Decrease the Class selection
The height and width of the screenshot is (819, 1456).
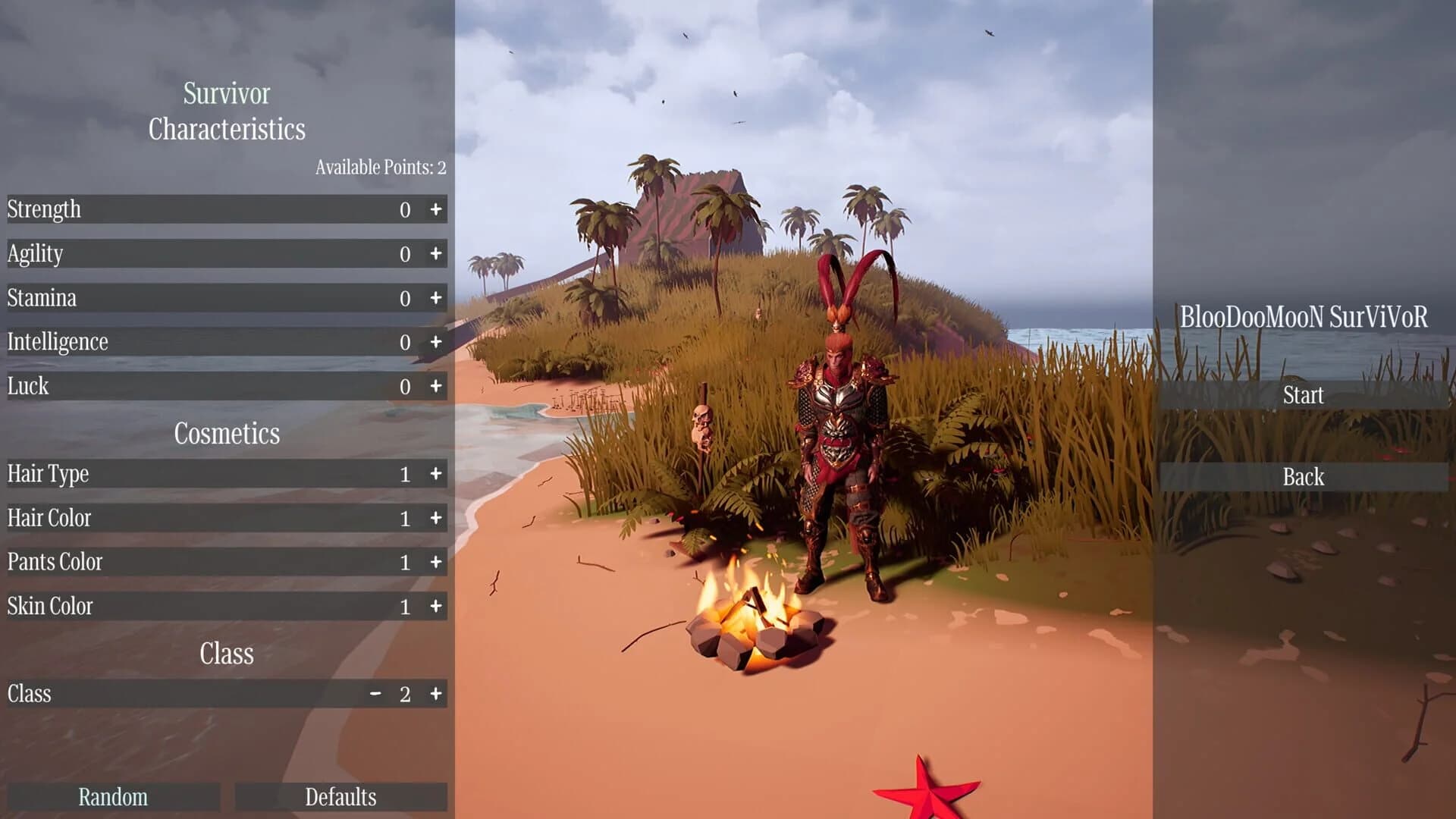pyautogui.click(x=375, y=693)
